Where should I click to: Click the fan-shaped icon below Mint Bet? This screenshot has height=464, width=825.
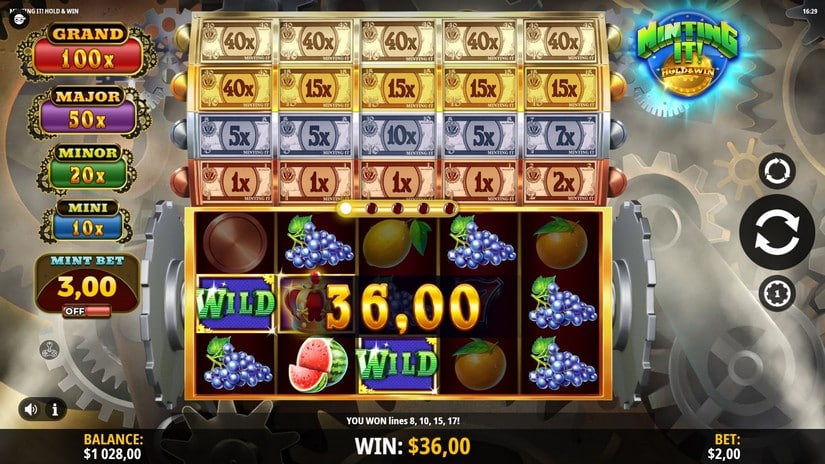tap(47, 350)
